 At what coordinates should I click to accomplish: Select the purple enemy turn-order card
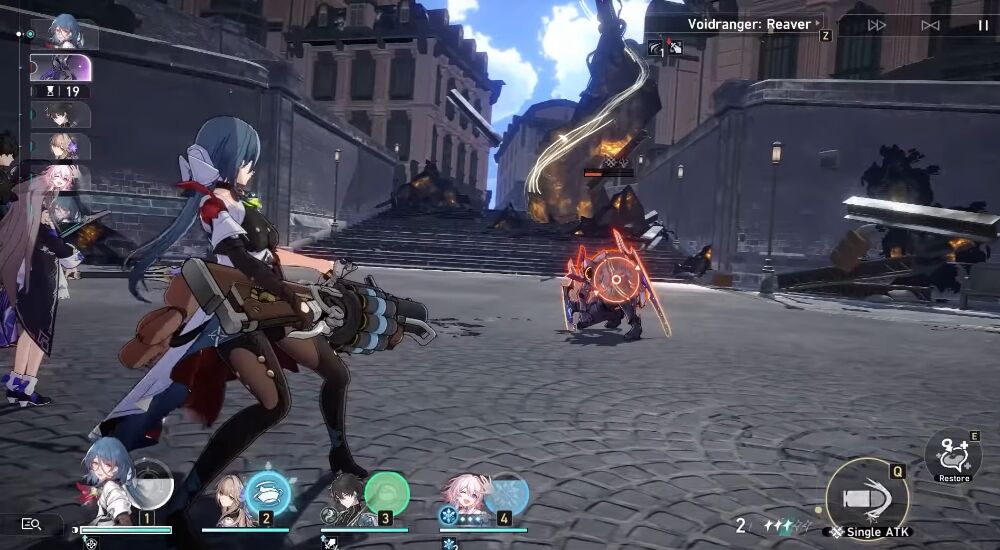(x=61, y=68)
